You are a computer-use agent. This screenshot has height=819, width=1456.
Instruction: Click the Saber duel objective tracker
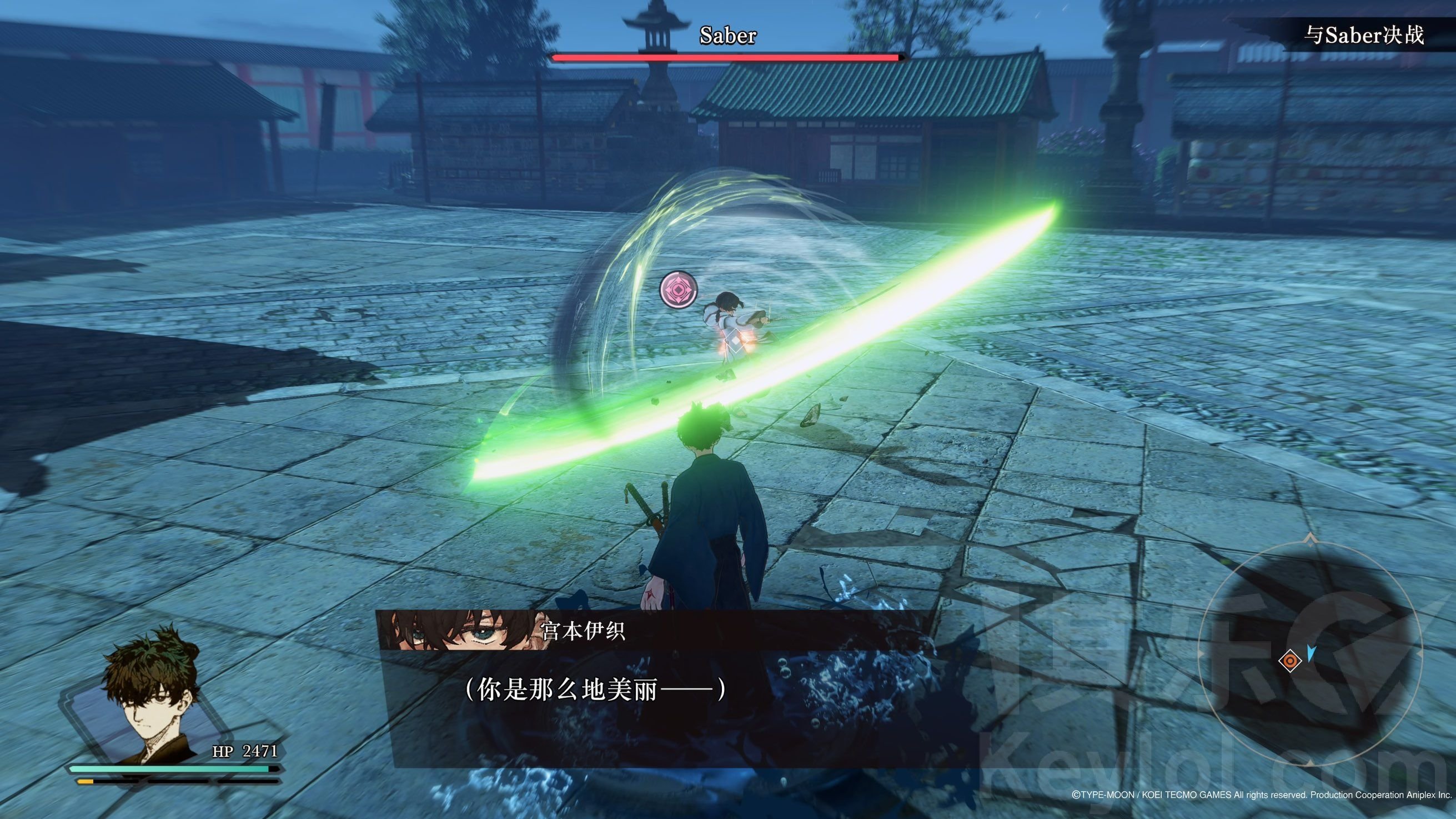point(1363,35)
